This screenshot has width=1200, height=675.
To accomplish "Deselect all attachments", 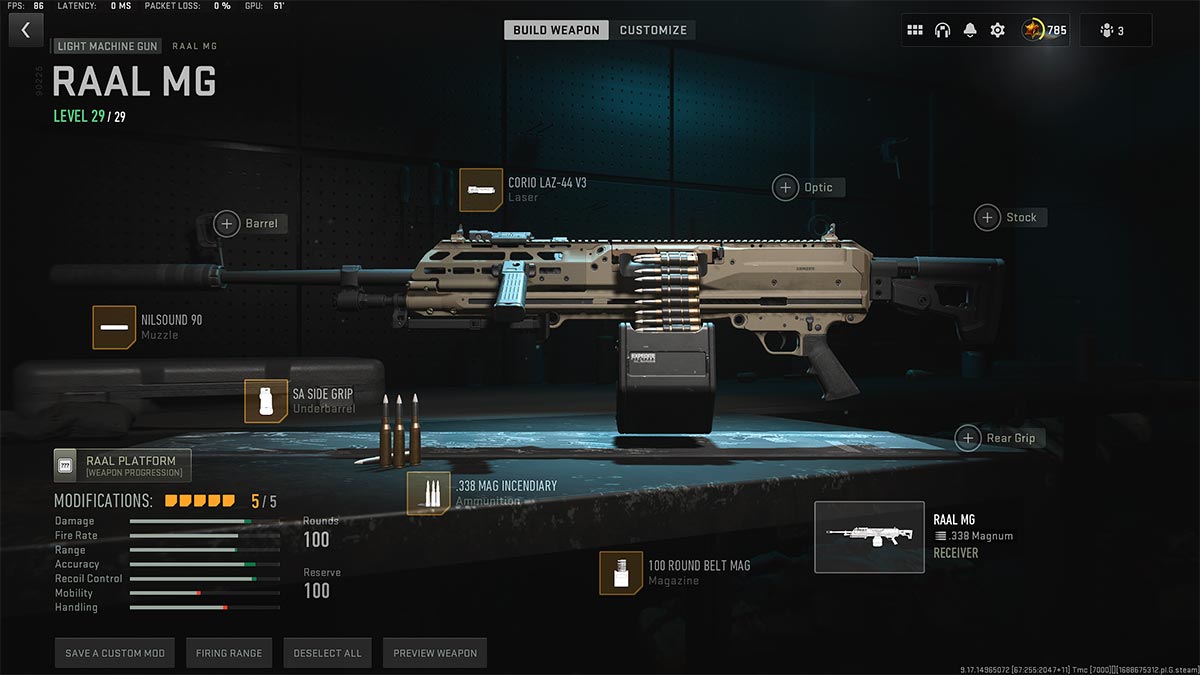I will pyautogui.click(x=327, y=653).
